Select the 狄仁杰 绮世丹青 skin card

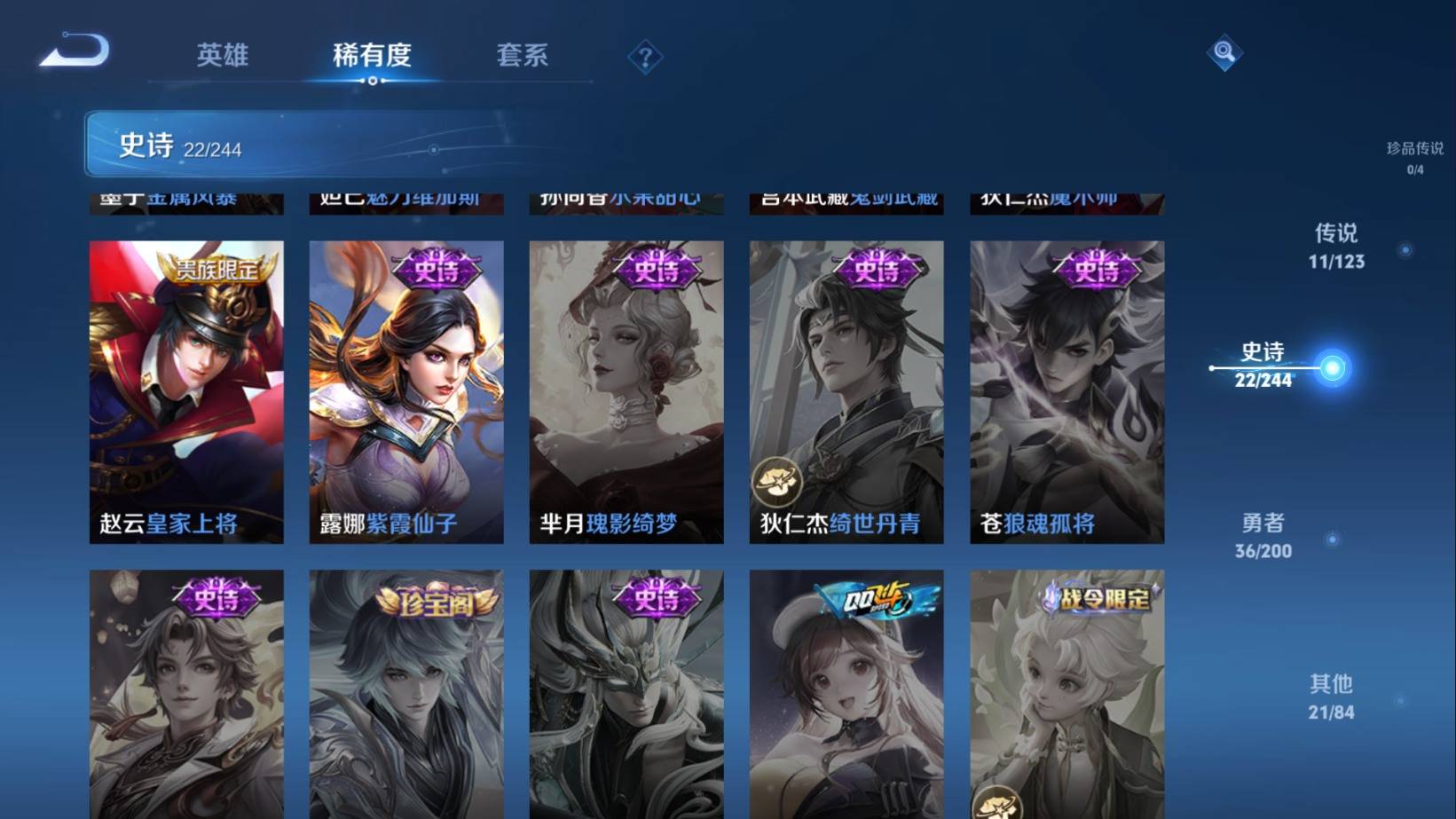[846, 391]
